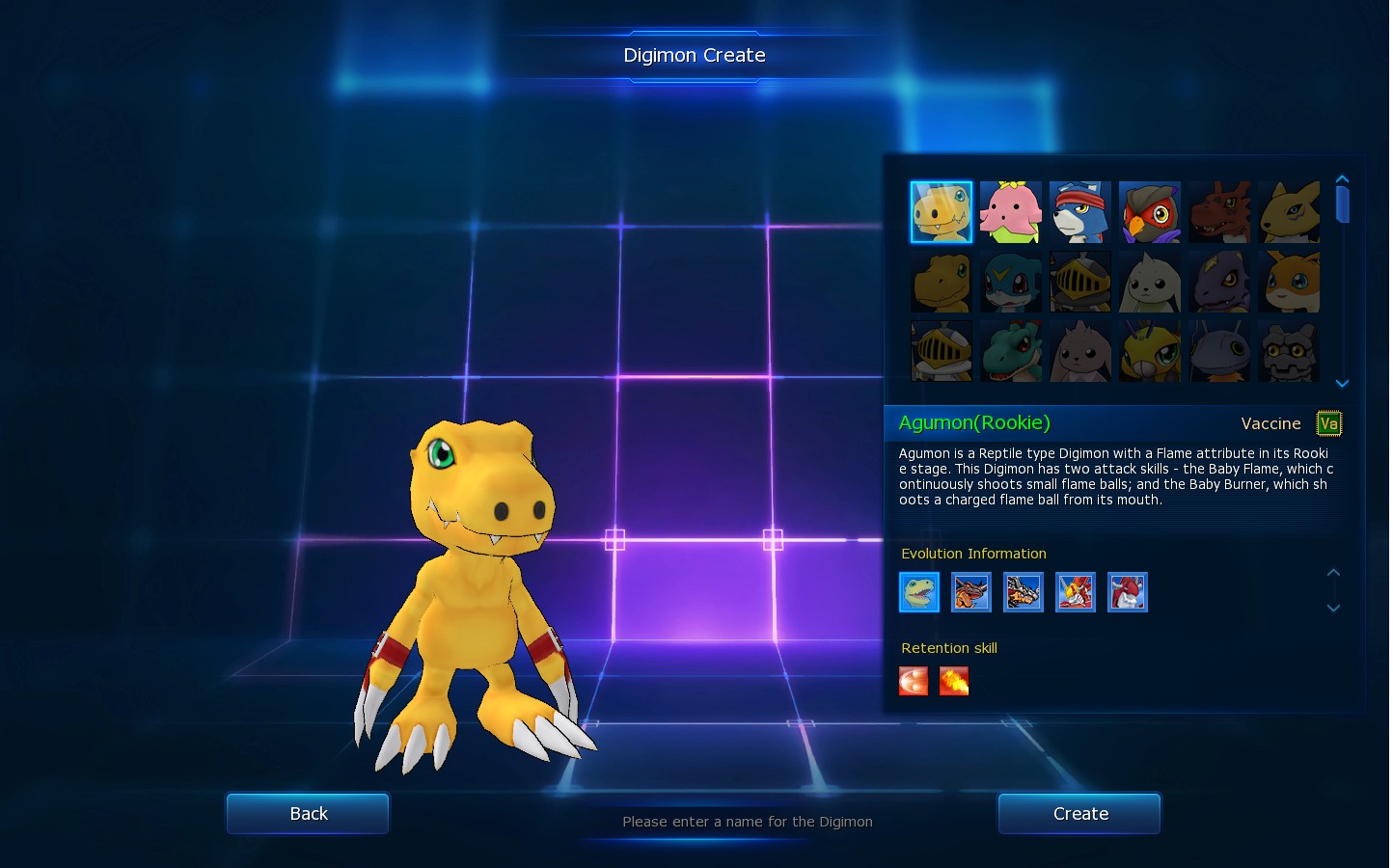The width and height of the screenshot is (1393, 868).
Task: Select the red Guilmon portrait
Action: click(x=1218, y=212)
